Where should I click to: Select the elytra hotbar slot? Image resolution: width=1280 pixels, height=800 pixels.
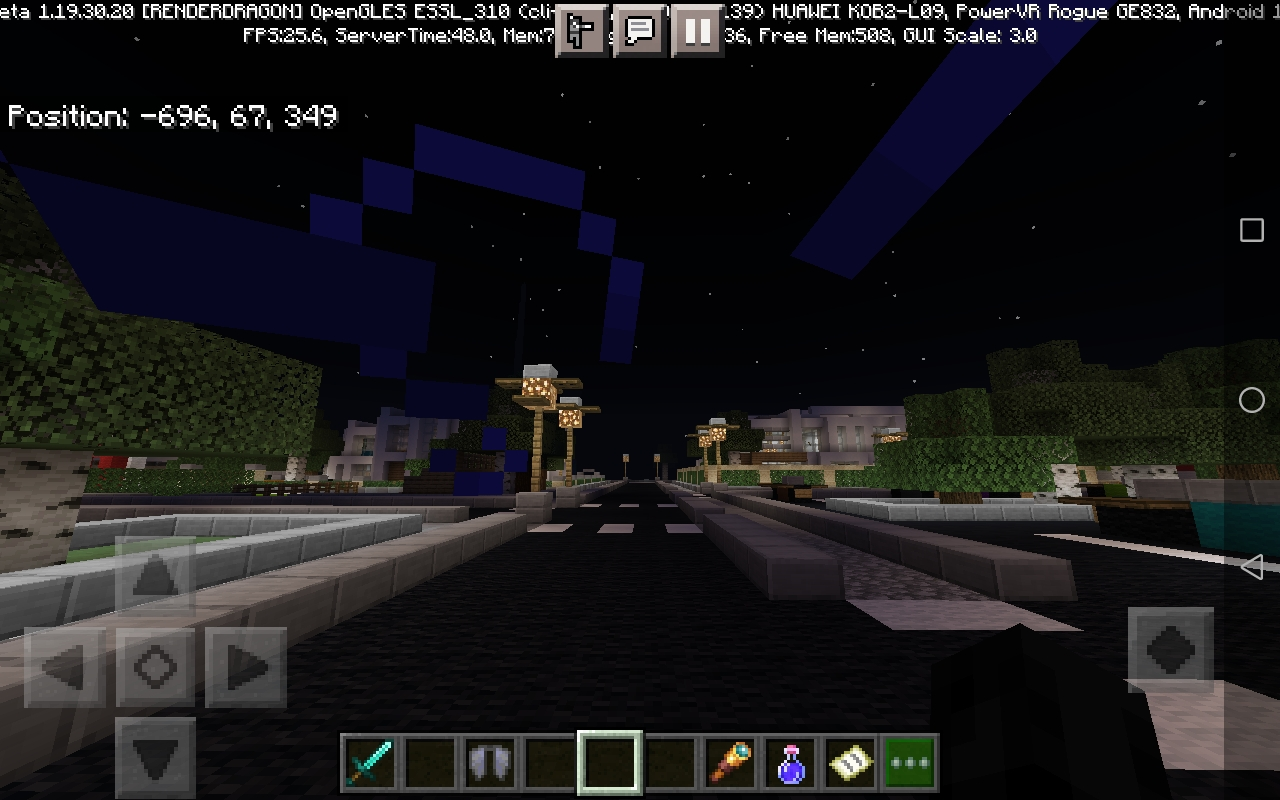489,761
